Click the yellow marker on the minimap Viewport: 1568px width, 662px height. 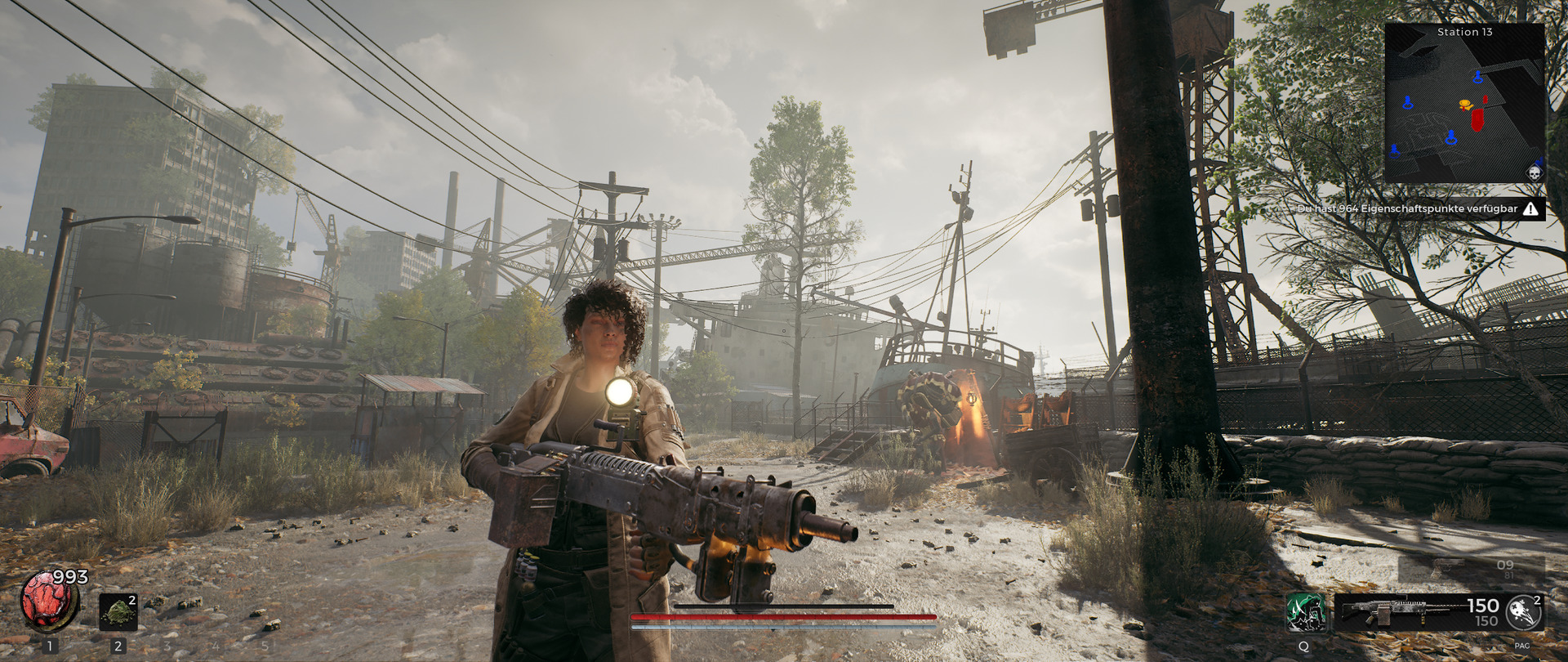(x=1465, y=105)
